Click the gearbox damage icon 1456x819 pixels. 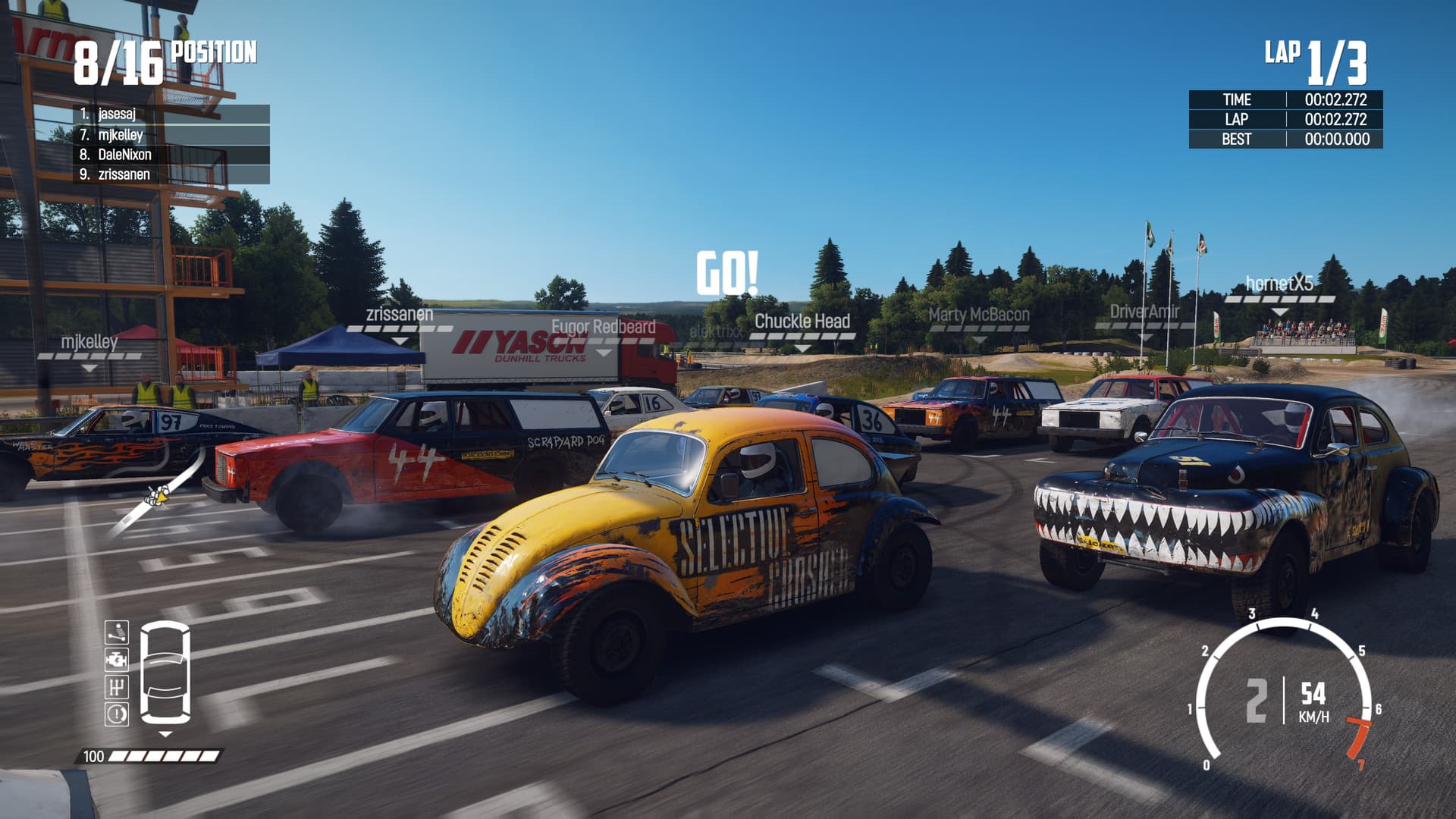tap(117, 687)
